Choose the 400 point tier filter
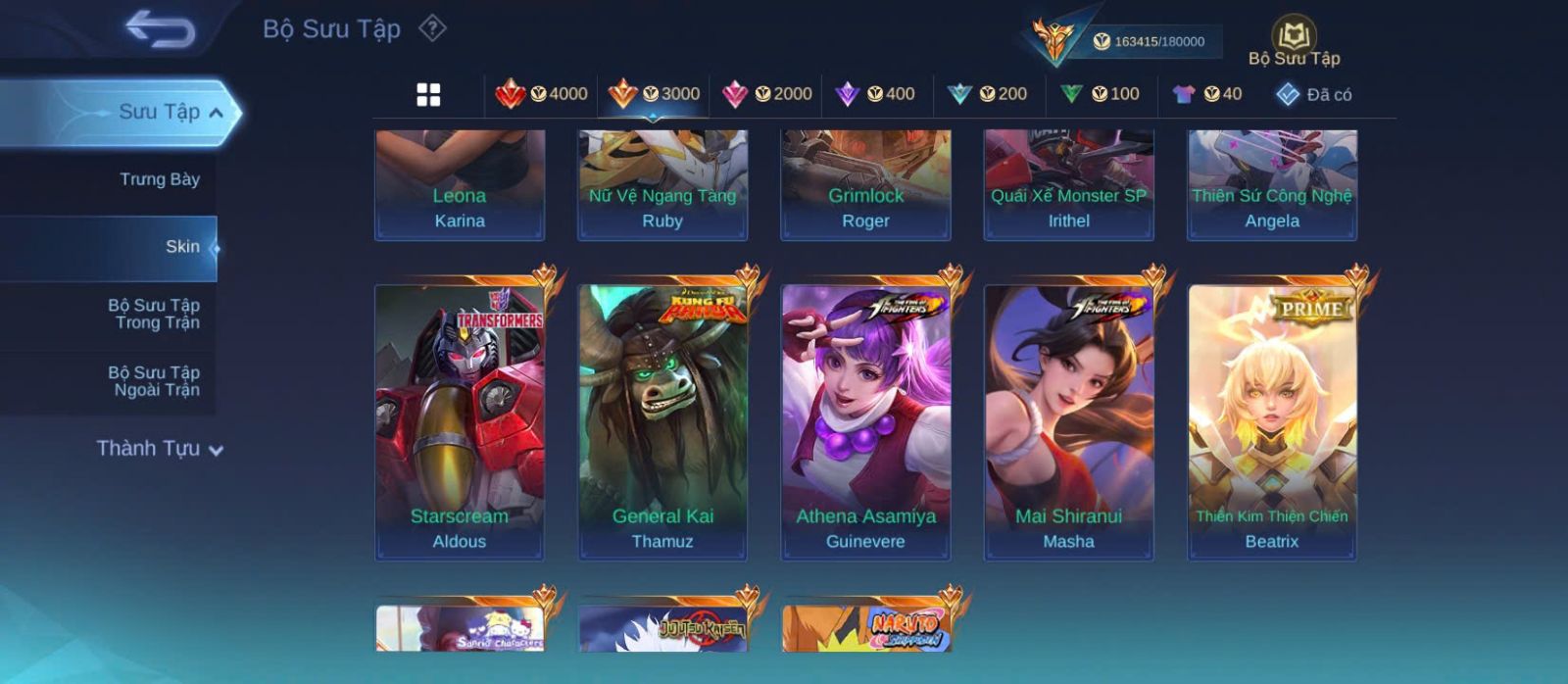Screen dimensions: 1568x684 pos(875,94)
